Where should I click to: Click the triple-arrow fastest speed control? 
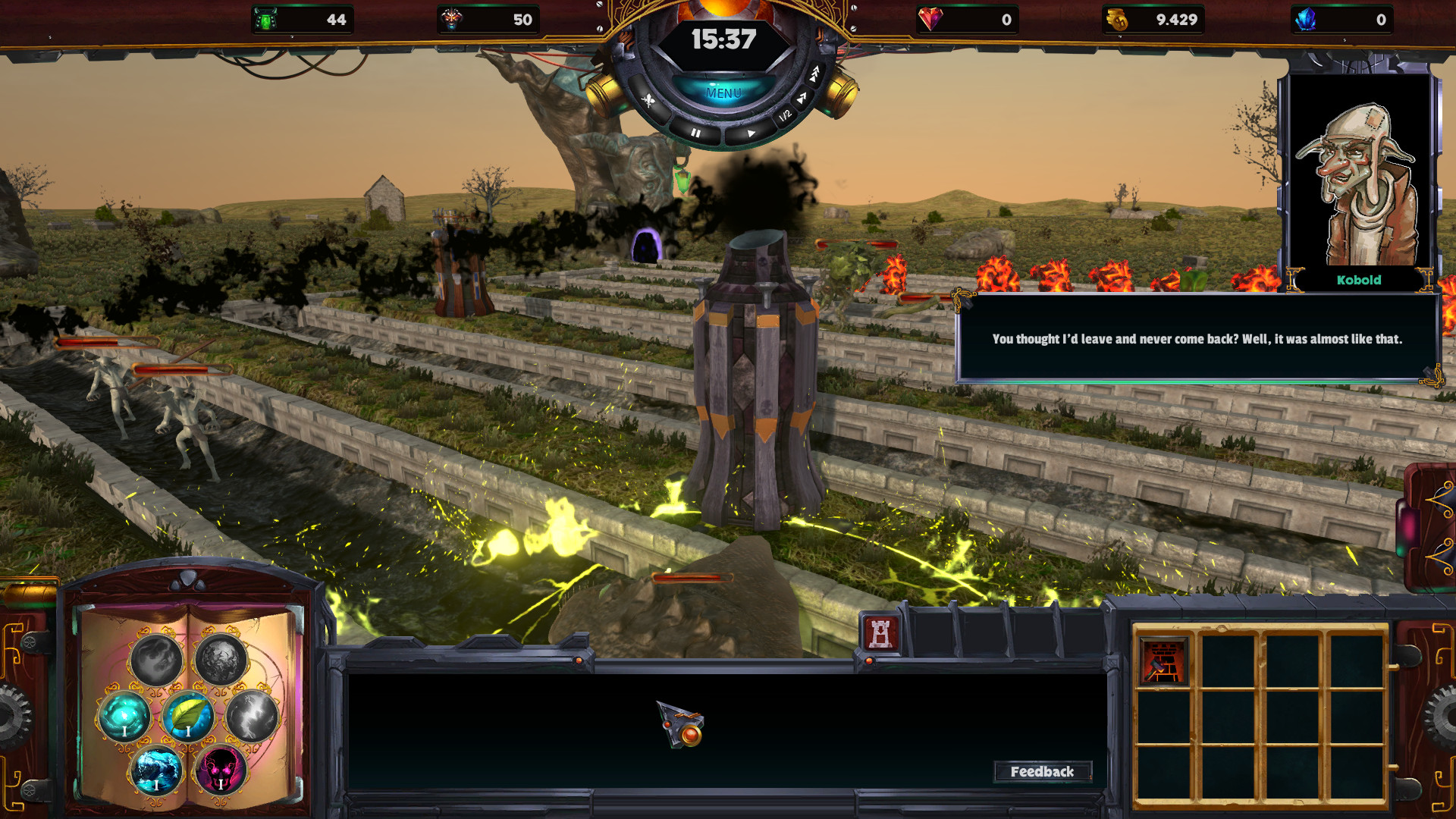[x=815, y=74]
